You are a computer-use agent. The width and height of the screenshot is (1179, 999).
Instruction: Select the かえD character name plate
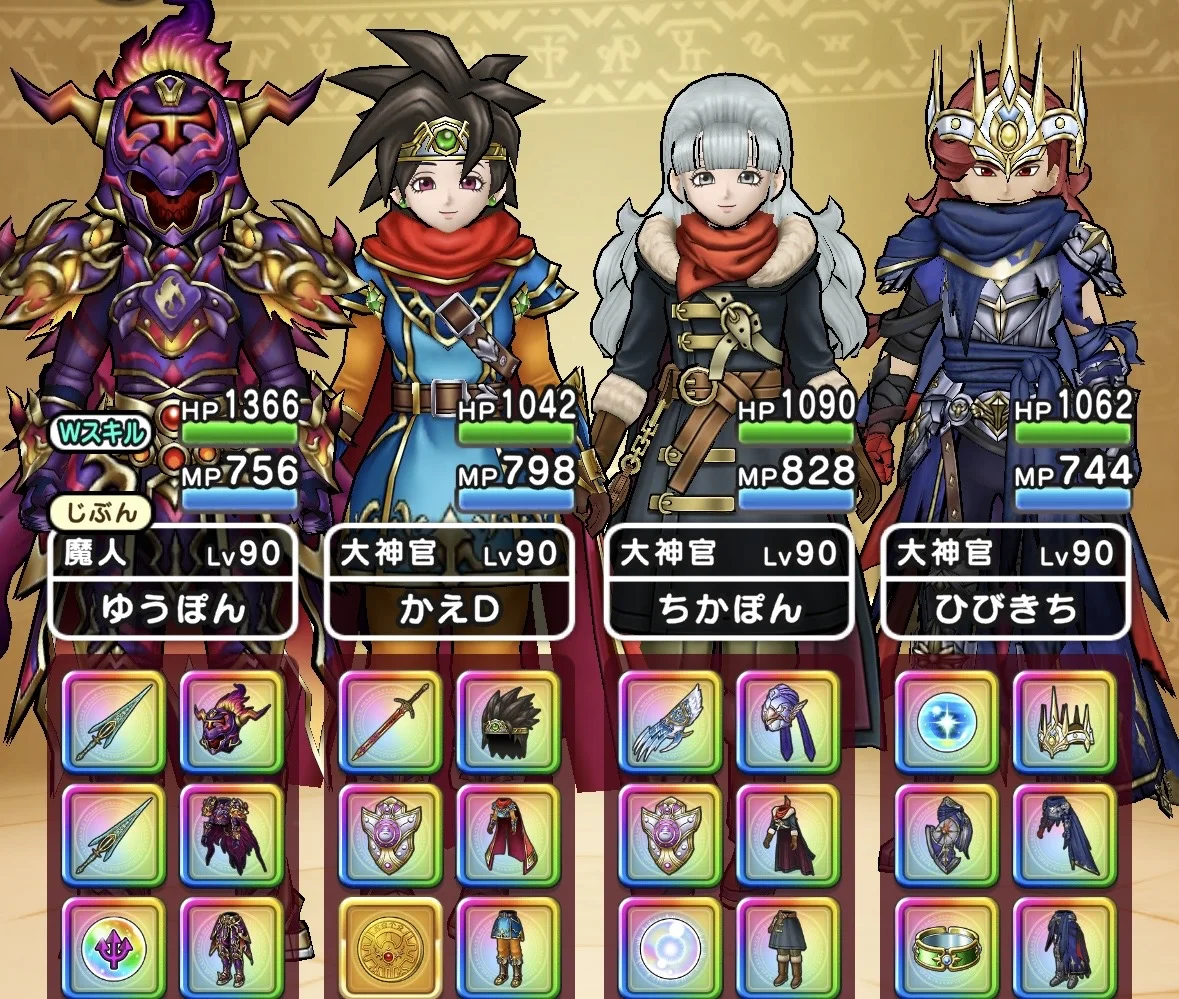[449, 608]
